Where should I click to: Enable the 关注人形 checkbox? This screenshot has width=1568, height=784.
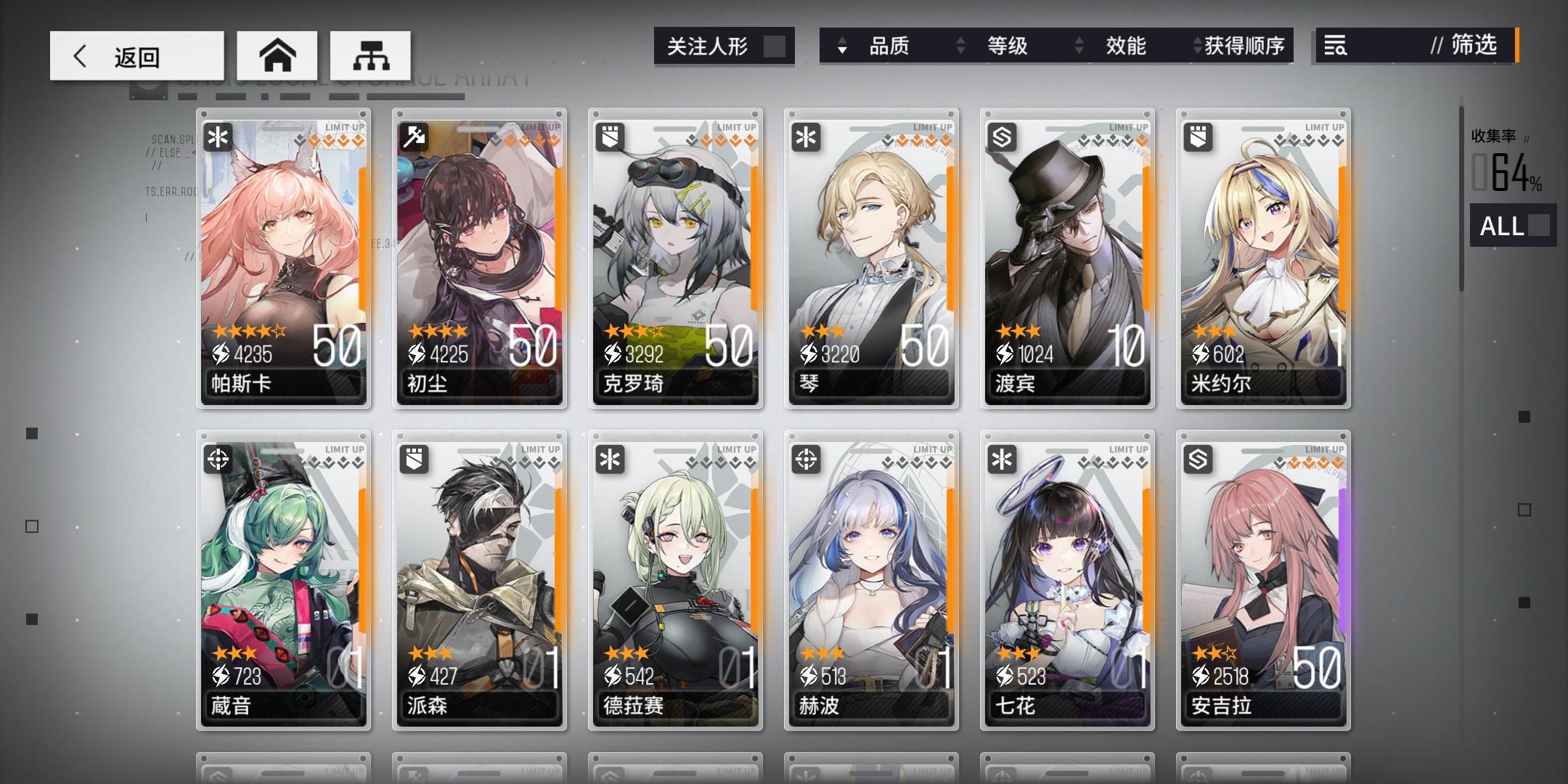point(774,45)
